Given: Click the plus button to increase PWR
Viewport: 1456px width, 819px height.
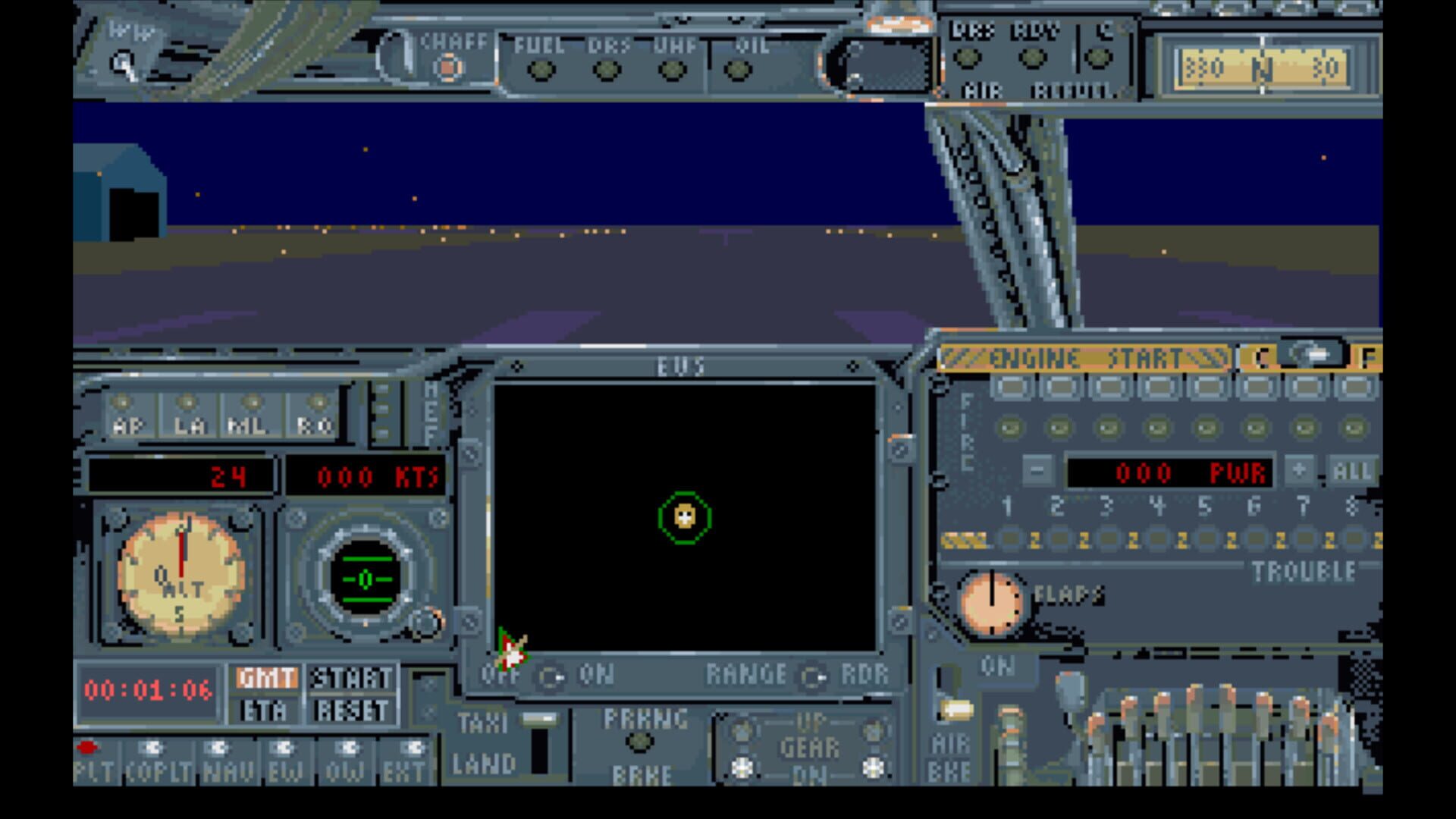Looking at the screenshot, I should click(1298, 471).
